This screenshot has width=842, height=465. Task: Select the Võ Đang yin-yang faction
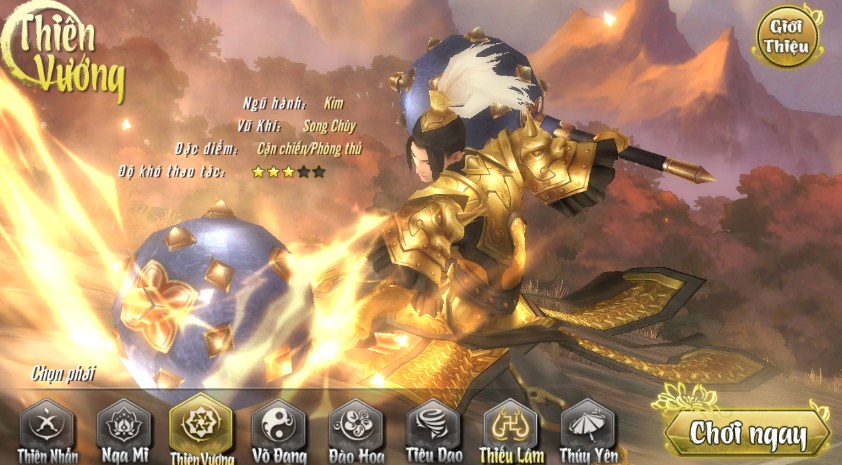pyautogui.click(x=278, y=426)
